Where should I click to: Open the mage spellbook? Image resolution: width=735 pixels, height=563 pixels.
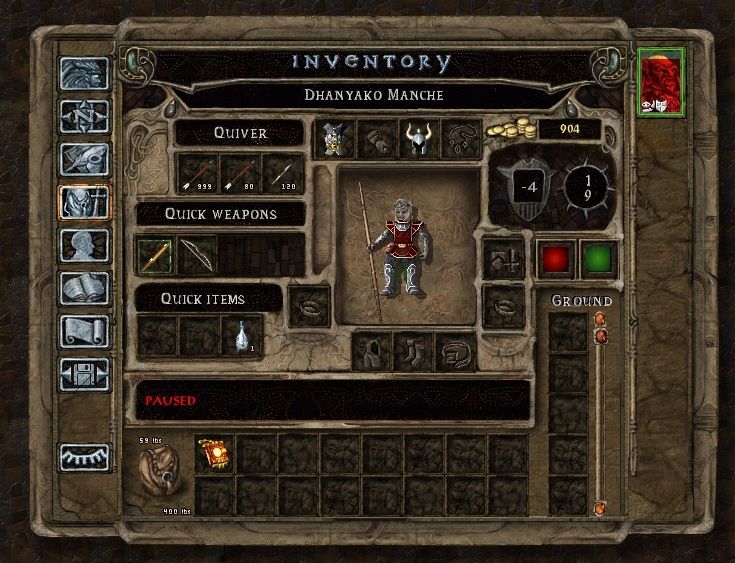coord(84,288)
